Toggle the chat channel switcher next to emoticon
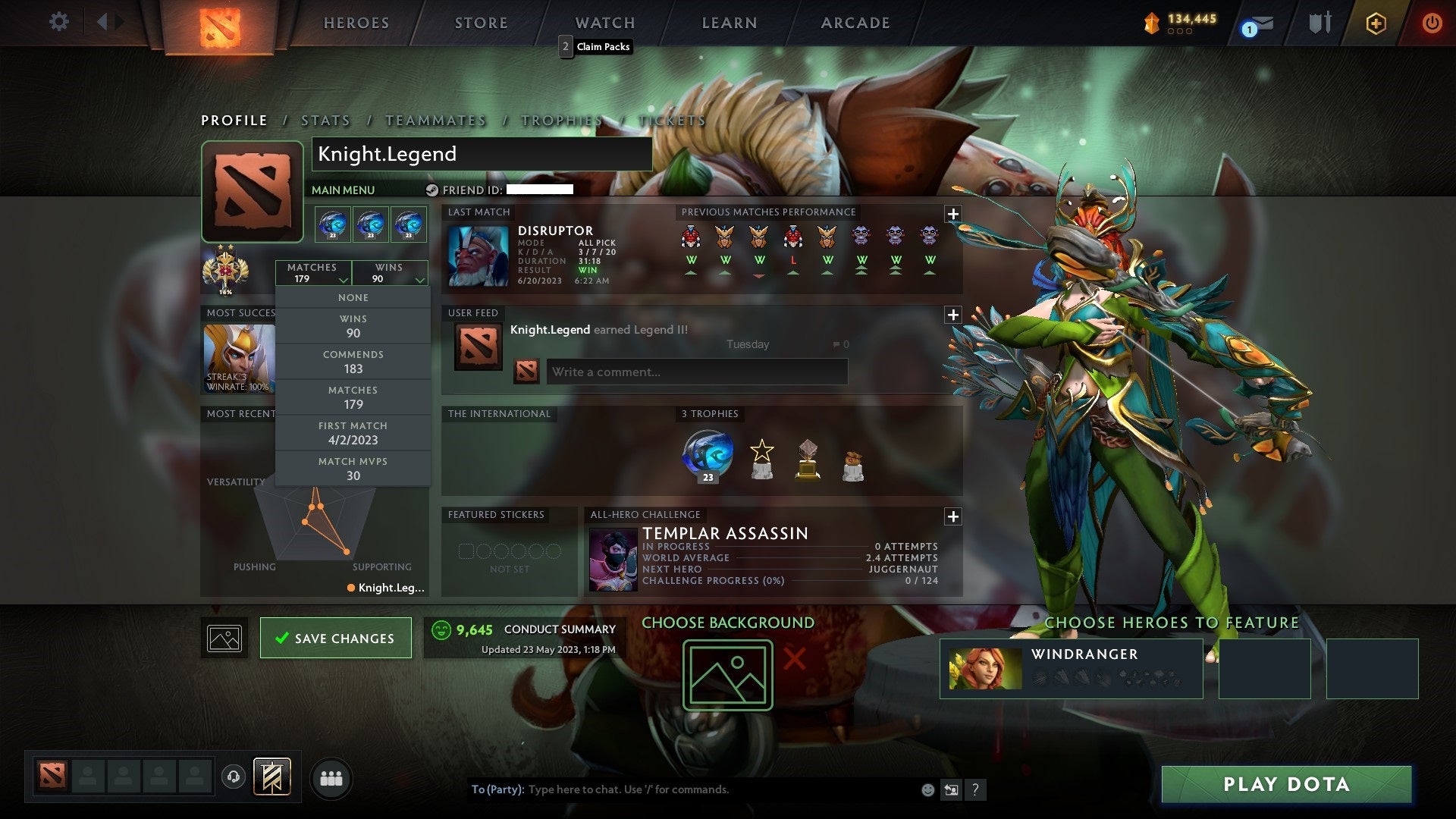 click(950, 789)
